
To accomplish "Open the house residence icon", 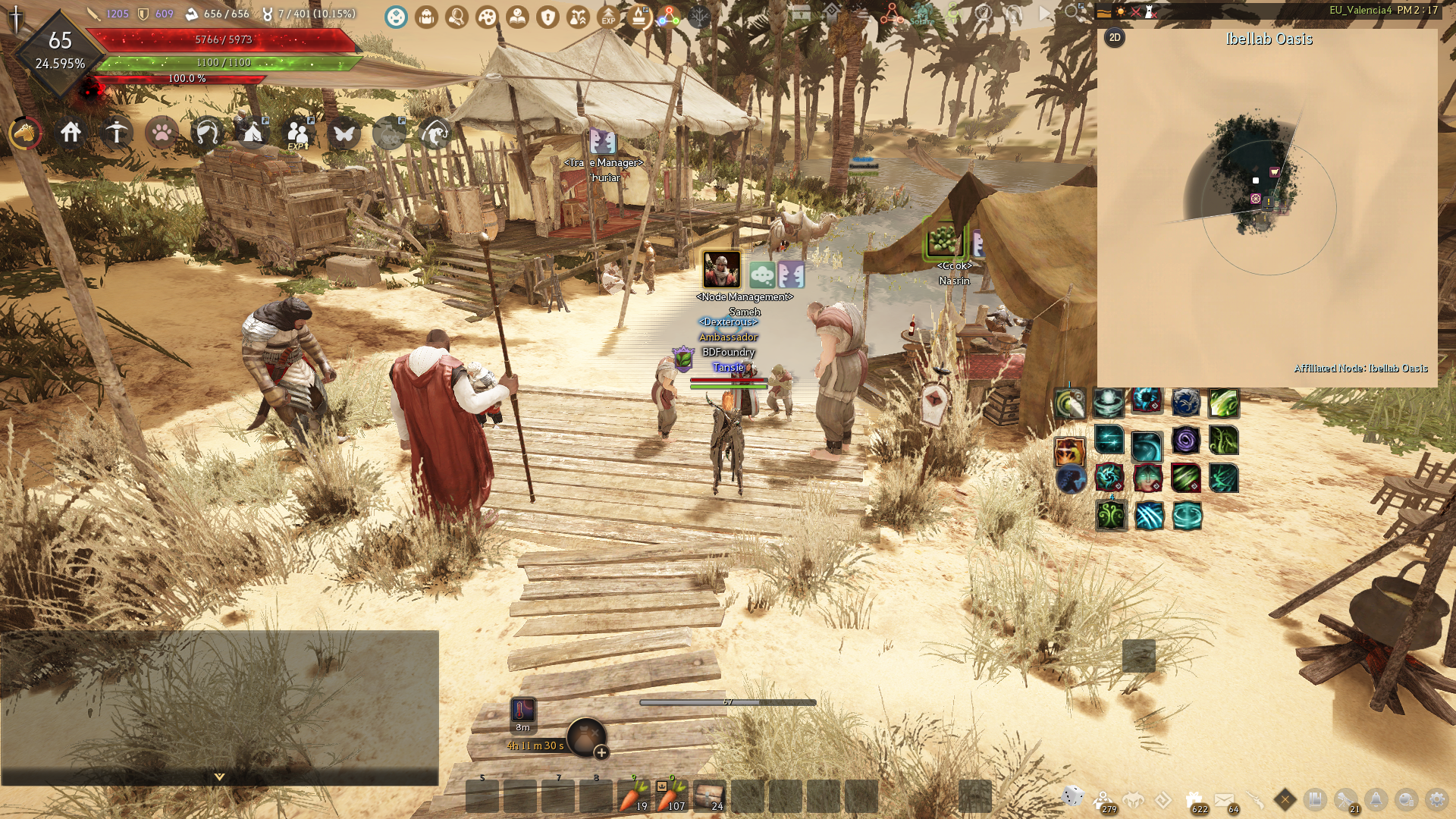I will pyautogui.click(x=71, y=133).
